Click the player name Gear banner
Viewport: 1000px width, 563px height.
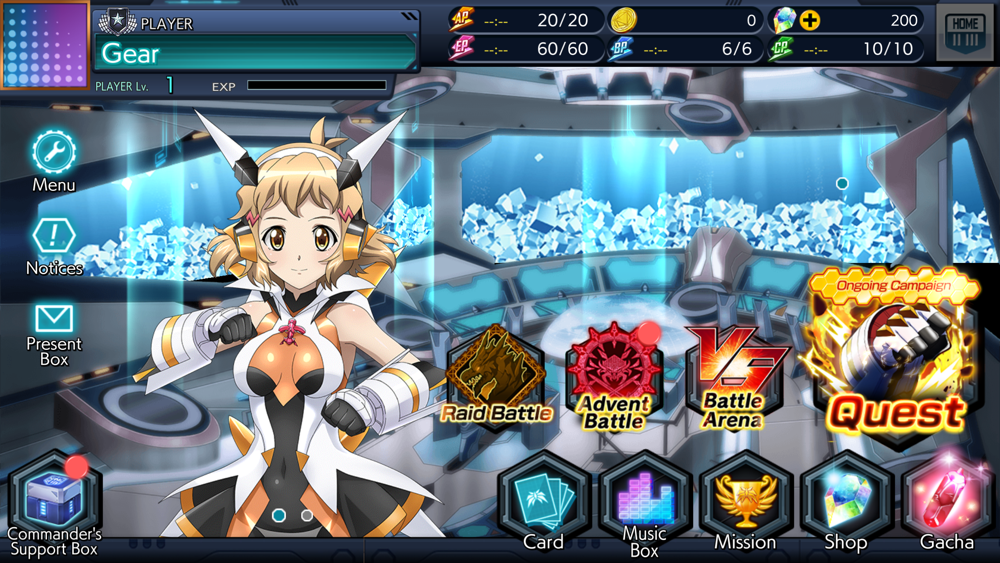coord(256,52)
